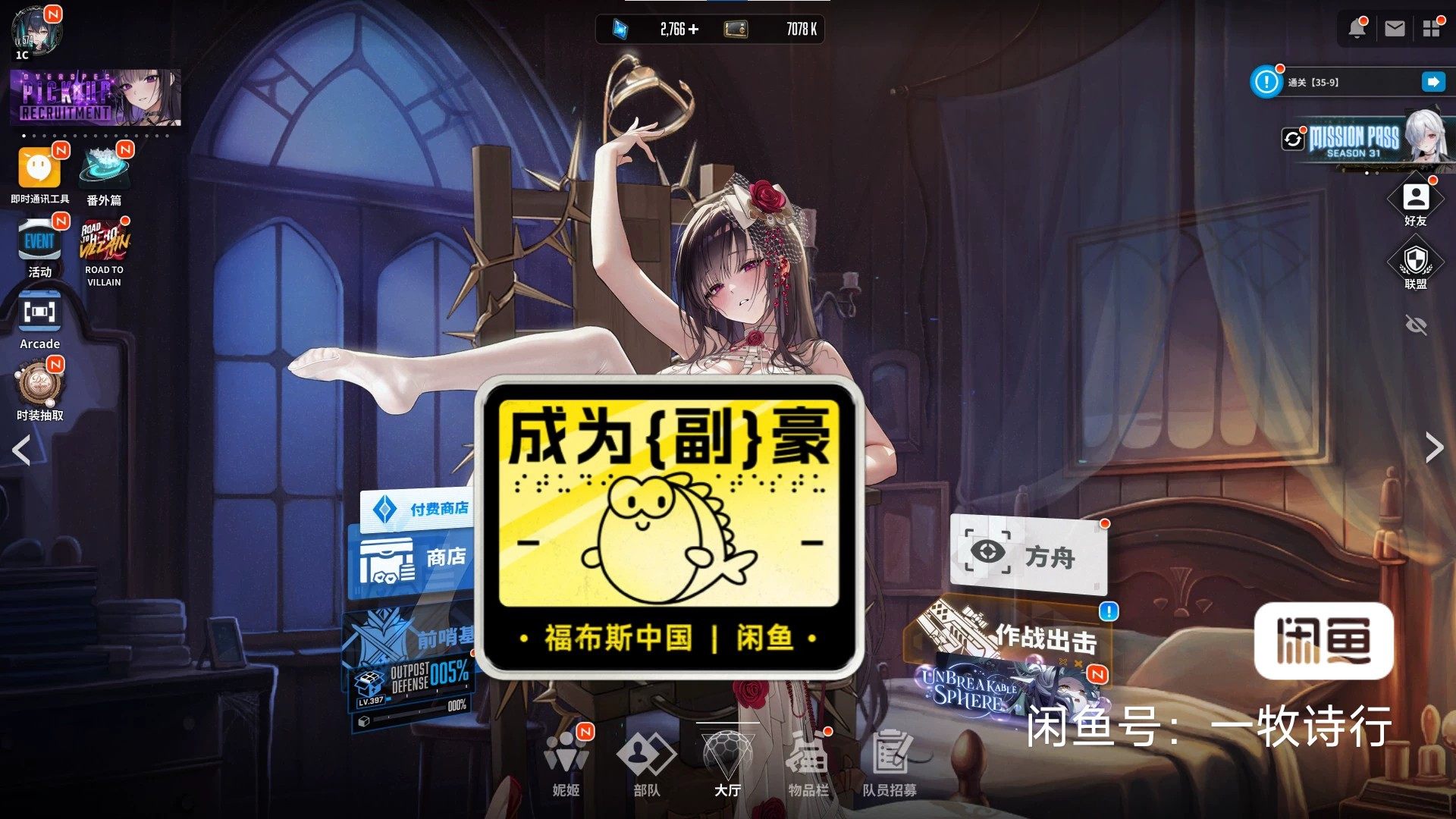Collapse the left panel with the left chevron
This screenshot has height=819, width=1456.
(20, 450)
